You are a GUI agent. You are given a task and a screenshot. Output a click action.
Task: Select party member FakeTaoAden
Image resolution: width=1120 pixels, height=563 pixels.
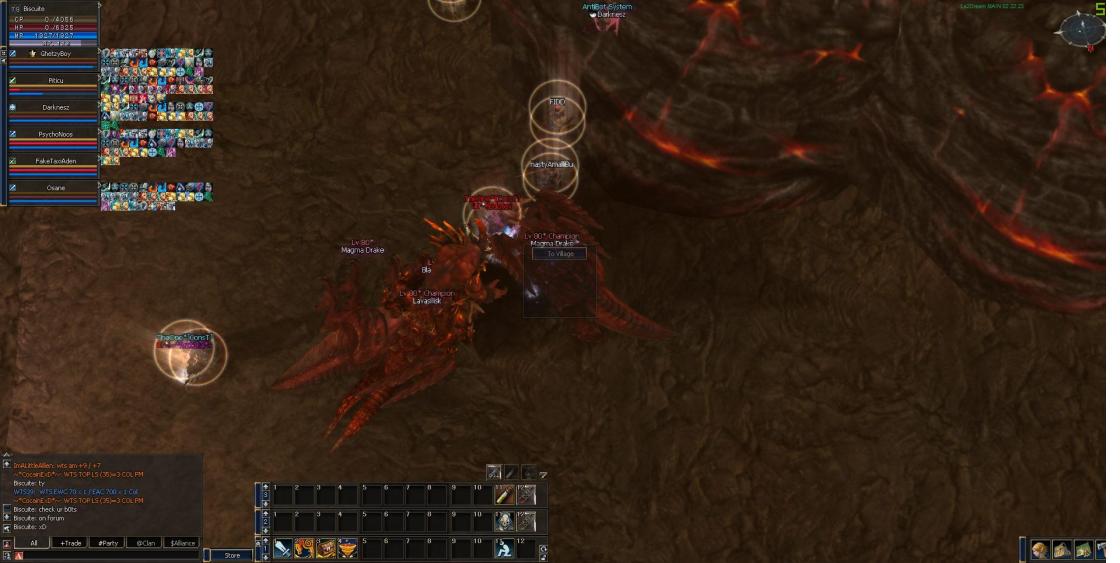pos(55,161)
